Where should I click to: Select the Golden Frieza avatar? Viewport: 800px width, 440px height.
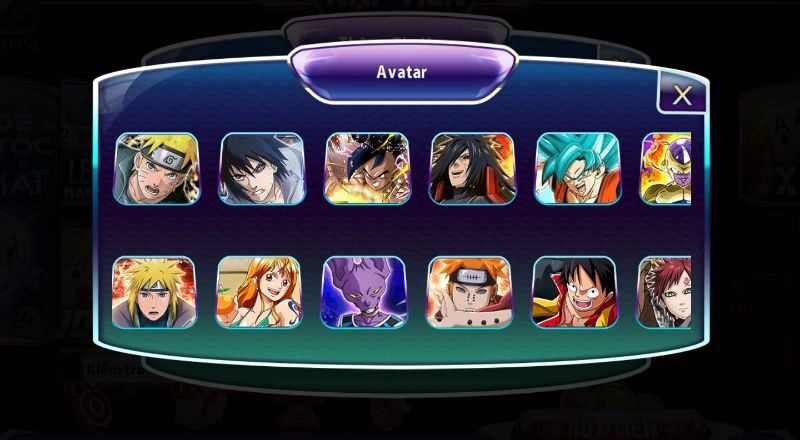666,169
